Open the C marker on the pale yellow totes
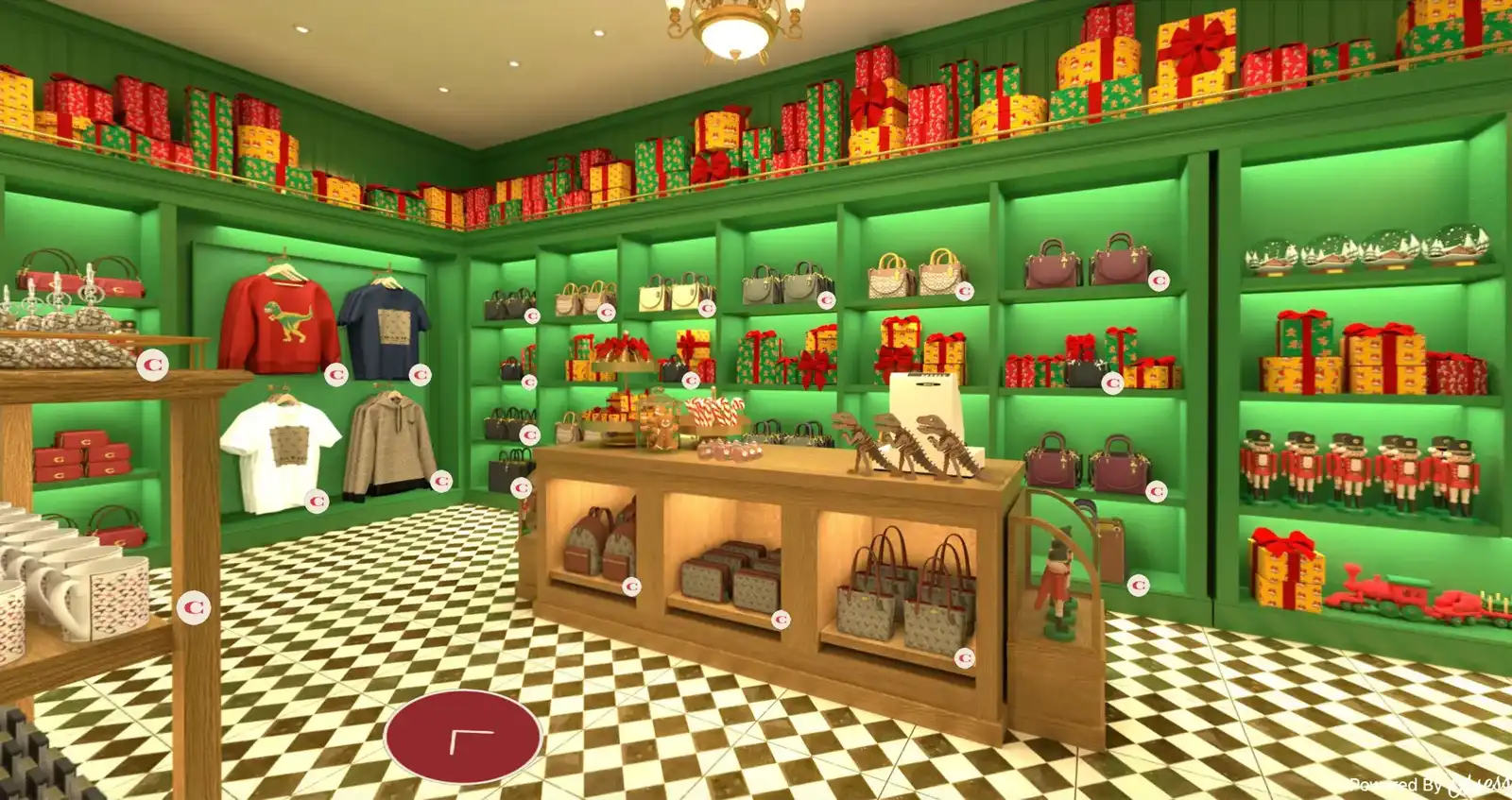 click(706, 308)
